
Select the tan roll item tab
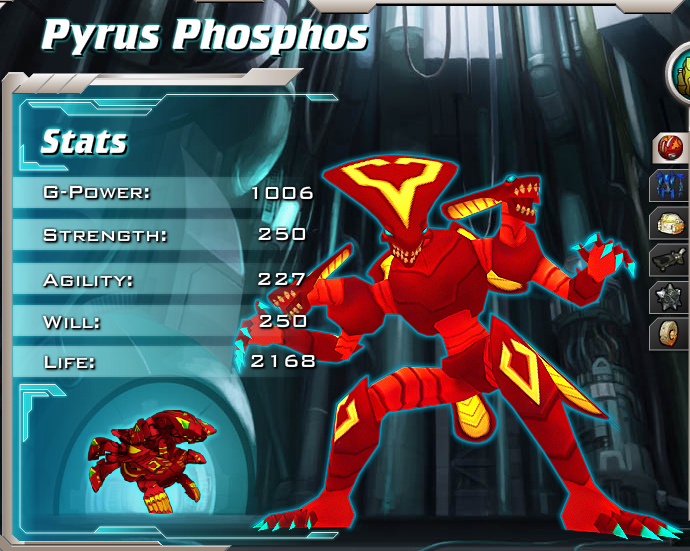click(668, 334)
